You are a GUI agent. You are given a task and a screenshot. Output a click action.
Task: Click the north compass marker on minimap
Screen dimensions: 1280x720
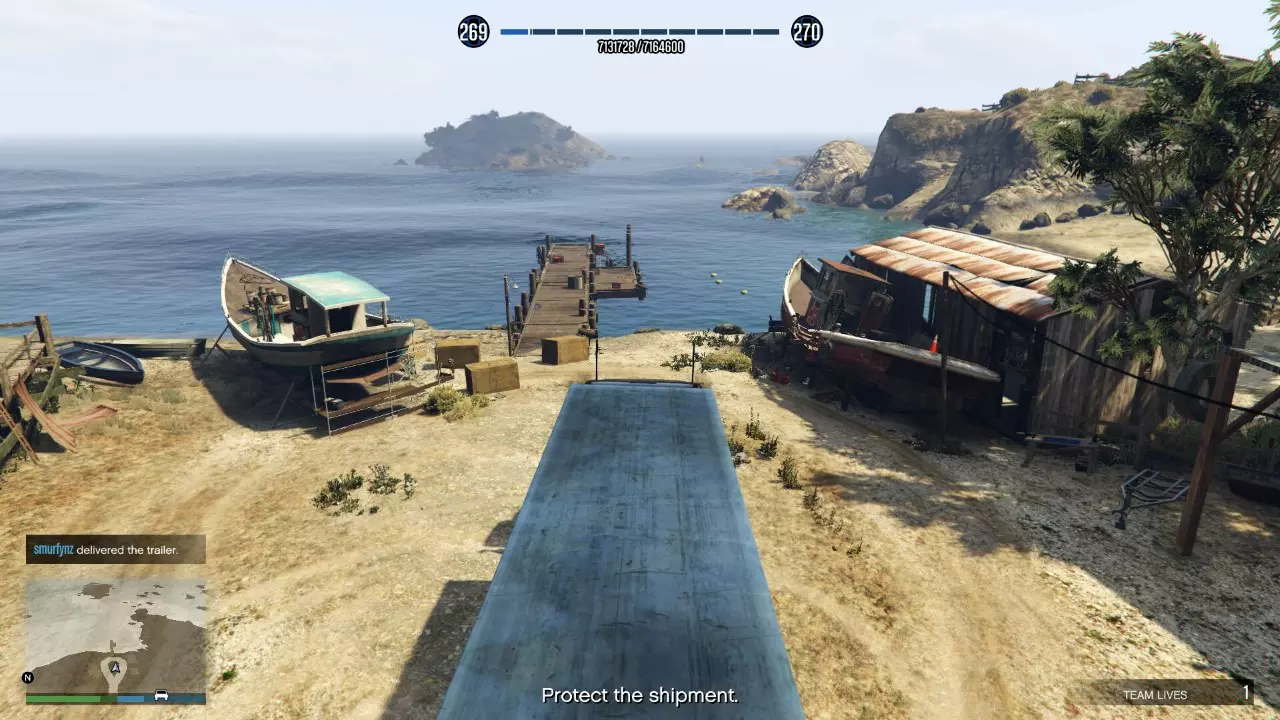pyautogui.click(x=29, y=677)
